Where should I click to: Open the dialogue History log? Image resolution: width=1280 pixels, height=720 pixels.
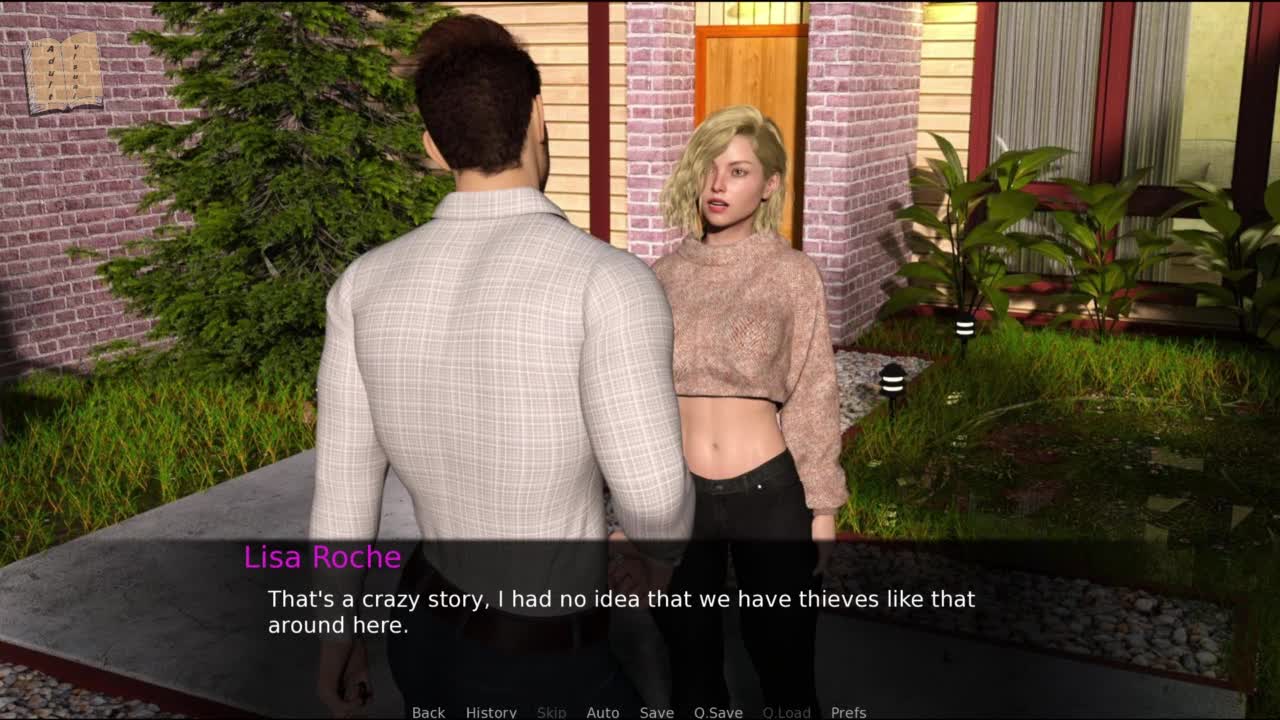[491, 712]
